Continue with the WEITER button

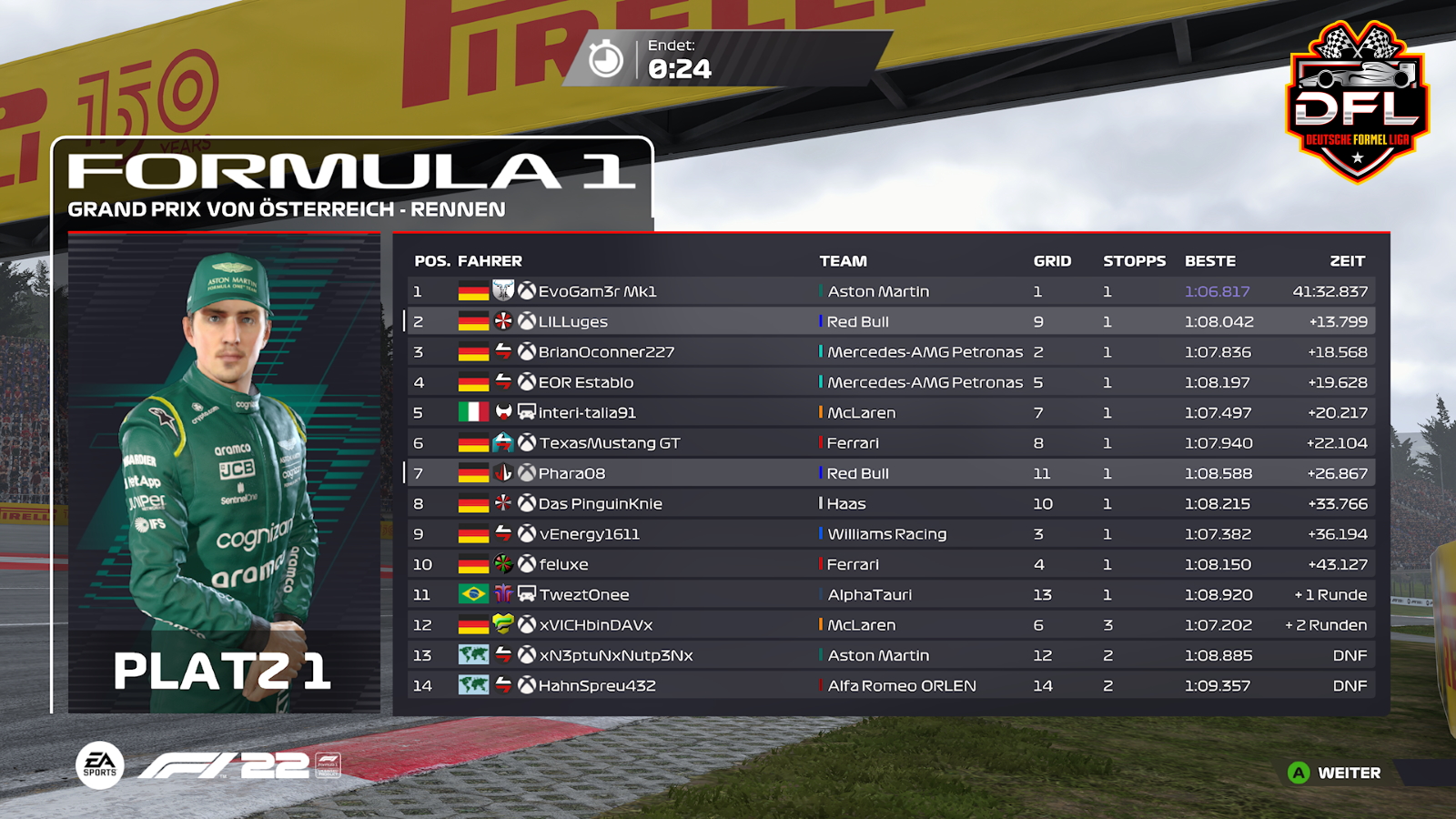(x=1336, y=773)
